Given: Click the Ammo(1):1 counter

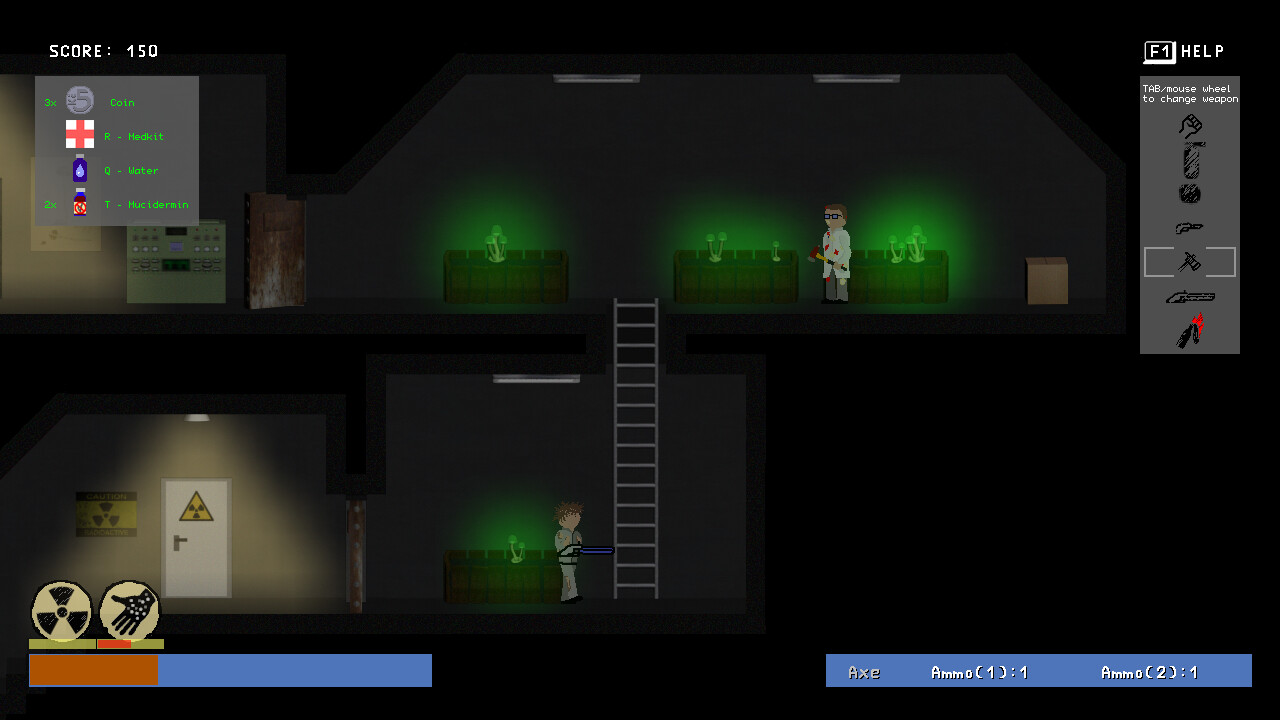Looking at the screenshot, I should click(x=981, y=672).
